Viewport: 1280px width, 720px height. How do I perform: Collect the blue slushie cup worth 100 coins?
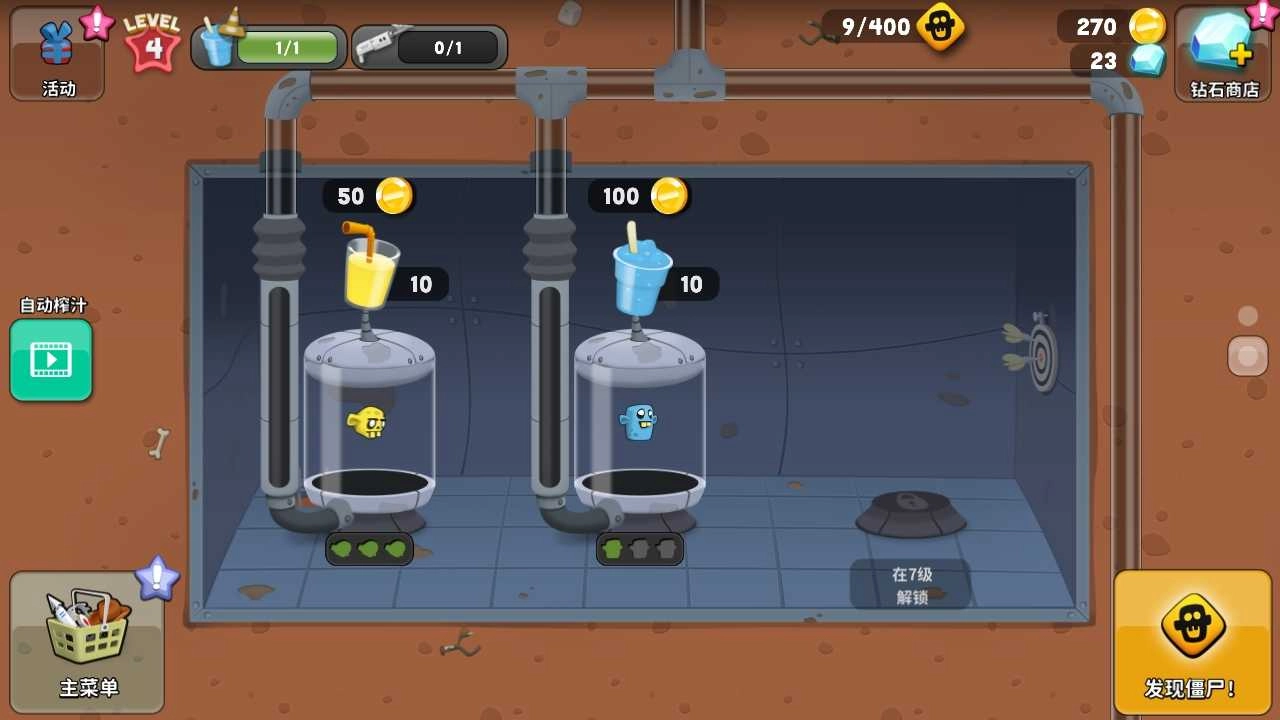[639, 272]
